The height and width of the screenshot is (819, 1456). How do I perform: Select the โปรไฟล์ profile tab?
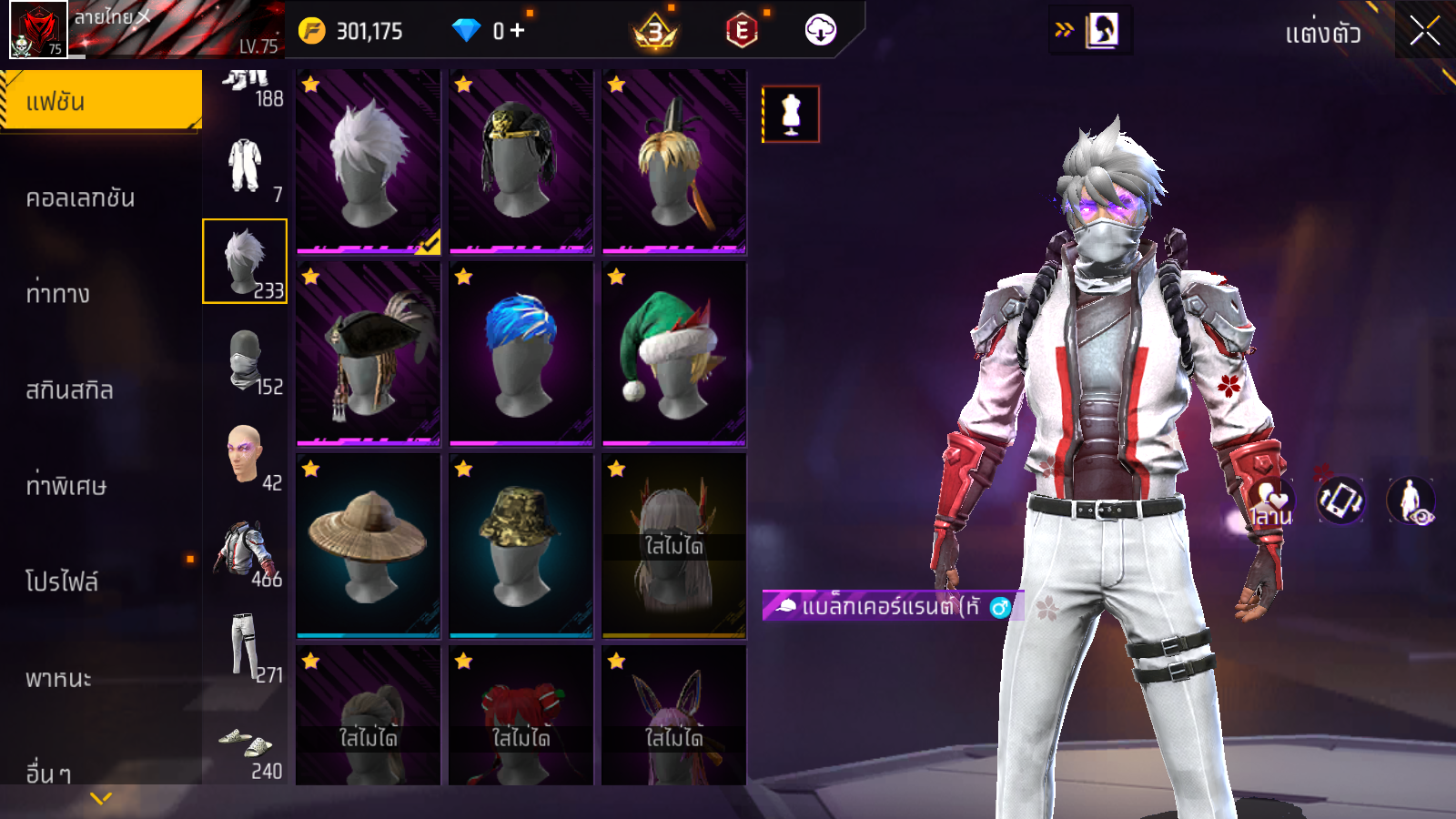62,581
